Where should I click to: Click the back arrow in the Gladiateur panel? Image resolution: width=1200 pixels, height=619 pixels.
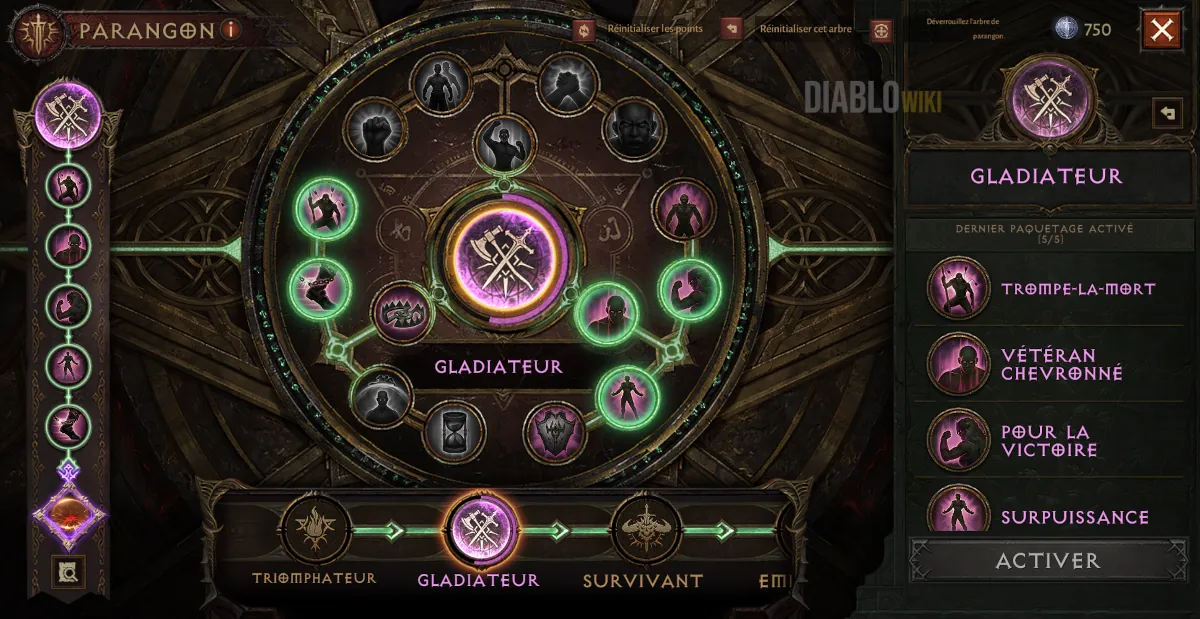point(1166,113)
